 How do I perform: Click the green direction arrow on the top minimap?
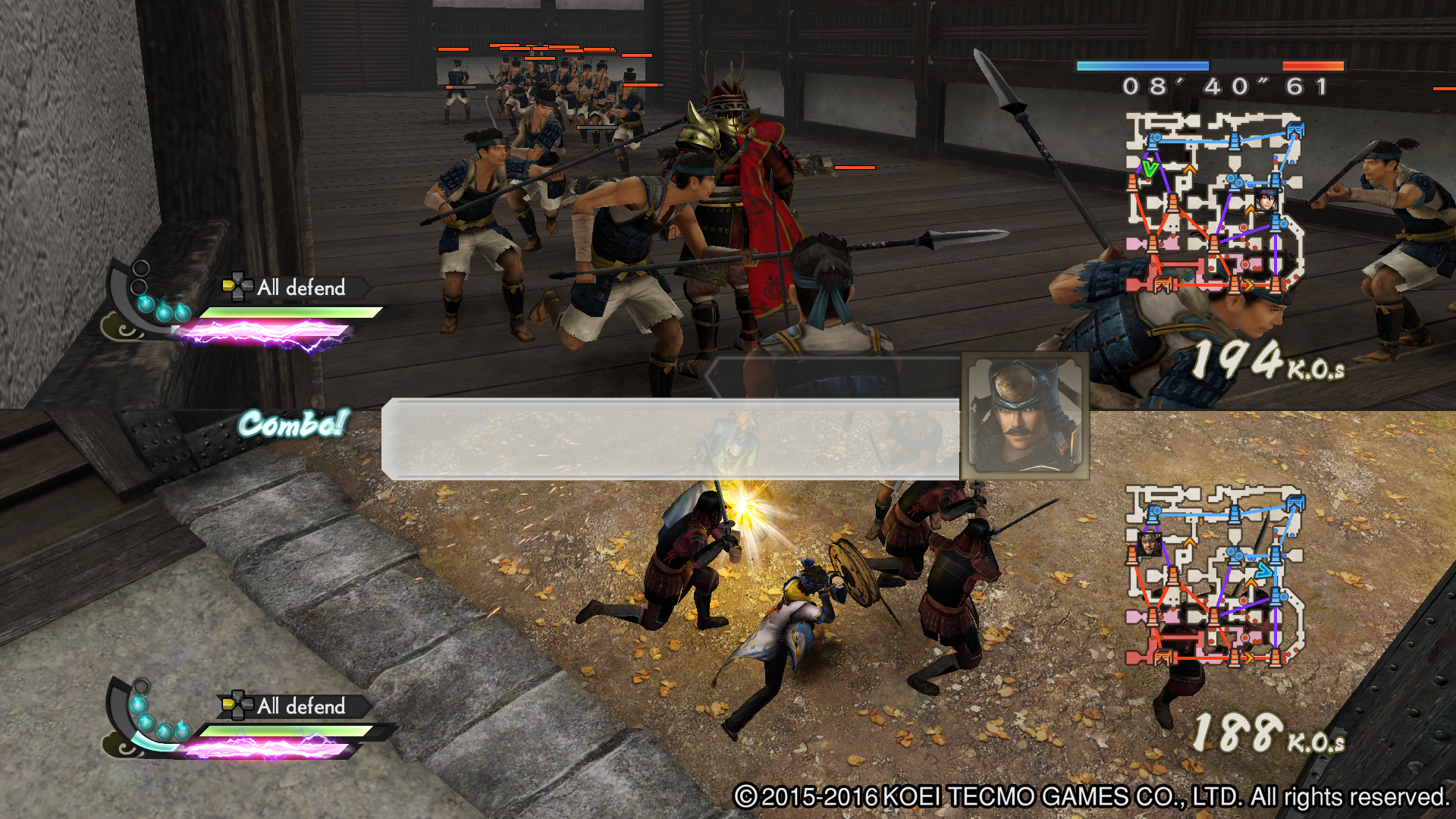pos(1150,169)
